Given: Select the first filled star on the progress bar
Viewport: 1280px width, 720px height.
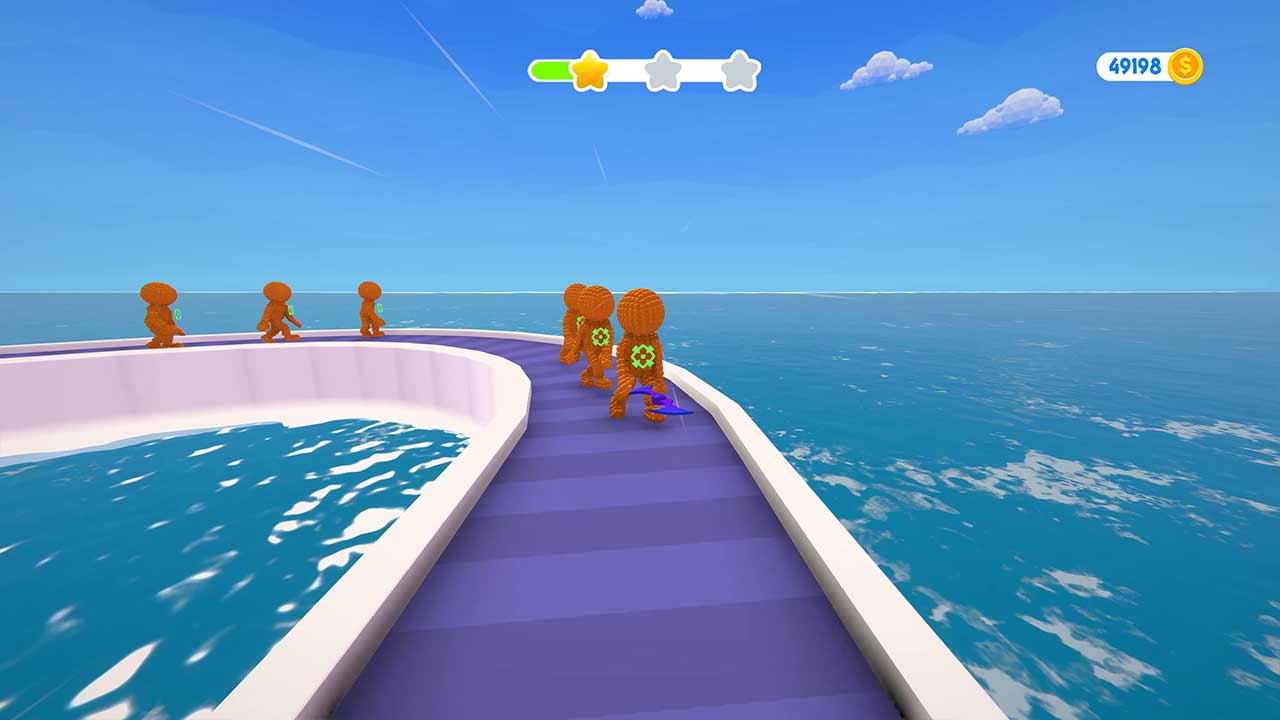Looking at the screenshot, I should click(592, 72).
